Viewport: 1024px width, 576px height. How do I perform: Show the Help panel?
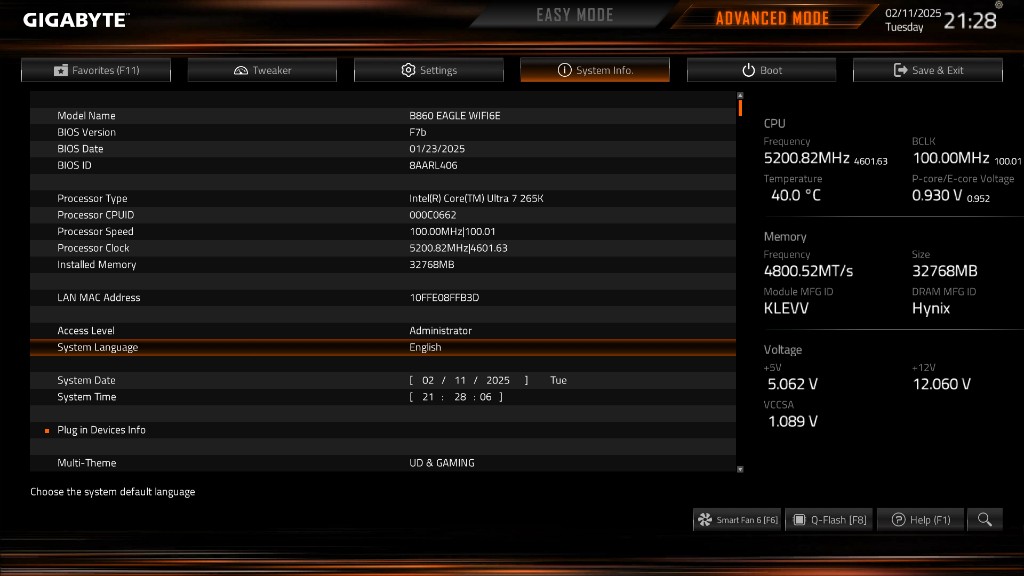[x=921, y=520]
